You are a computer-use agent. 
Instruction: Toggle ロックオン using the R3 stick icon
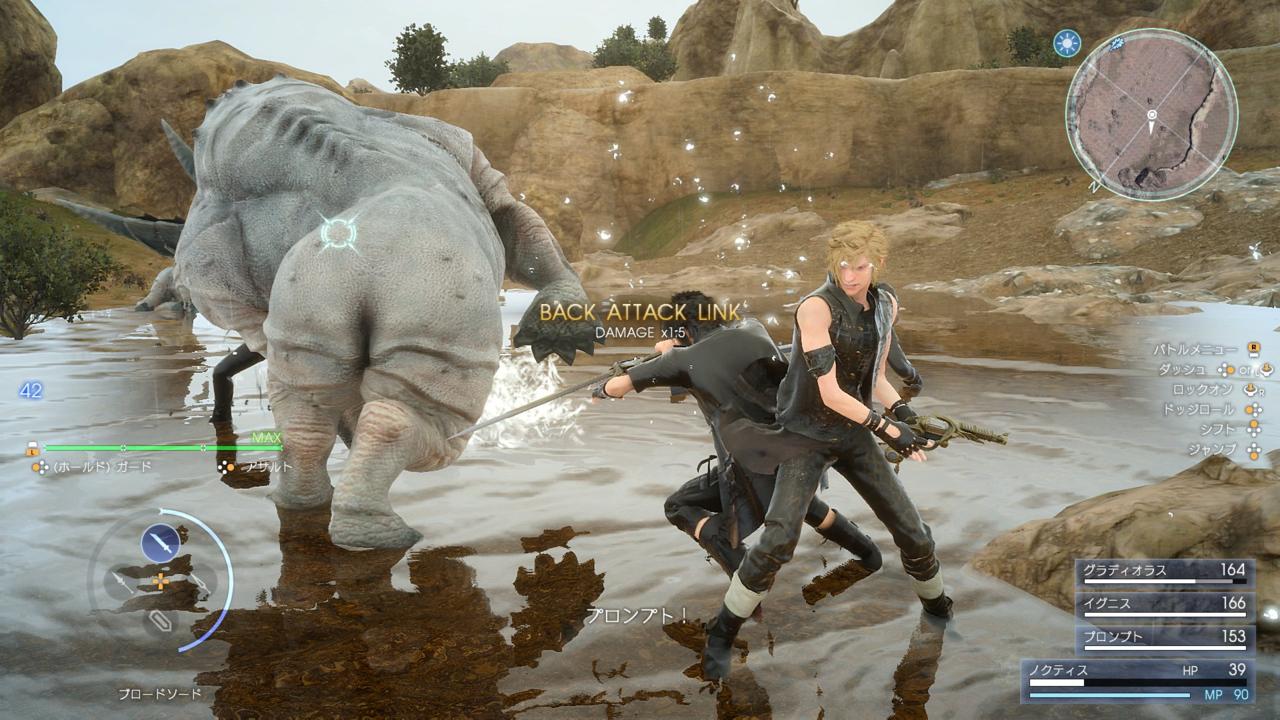[1250, 390]
